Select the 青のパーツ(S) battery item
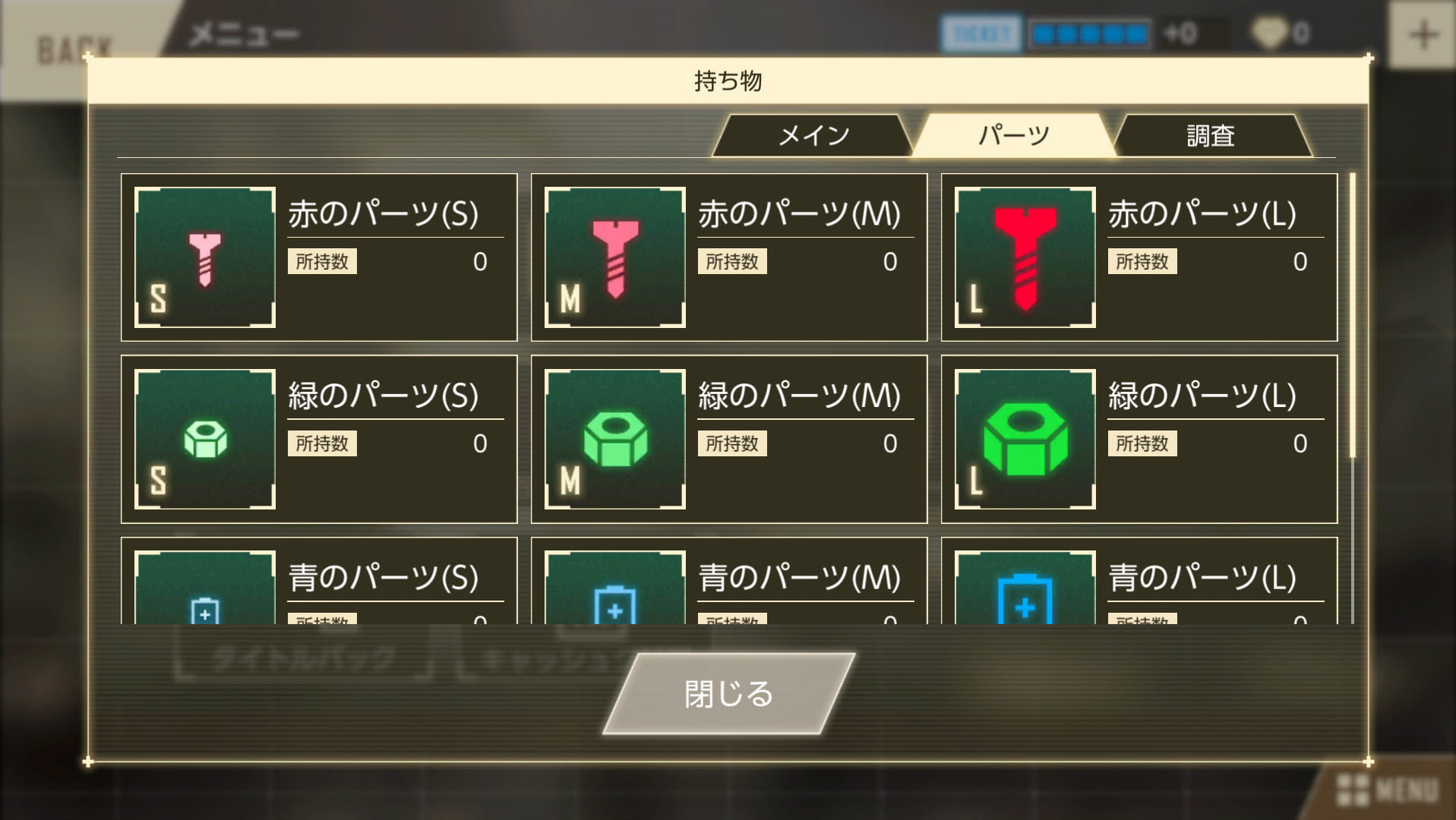 319,582
